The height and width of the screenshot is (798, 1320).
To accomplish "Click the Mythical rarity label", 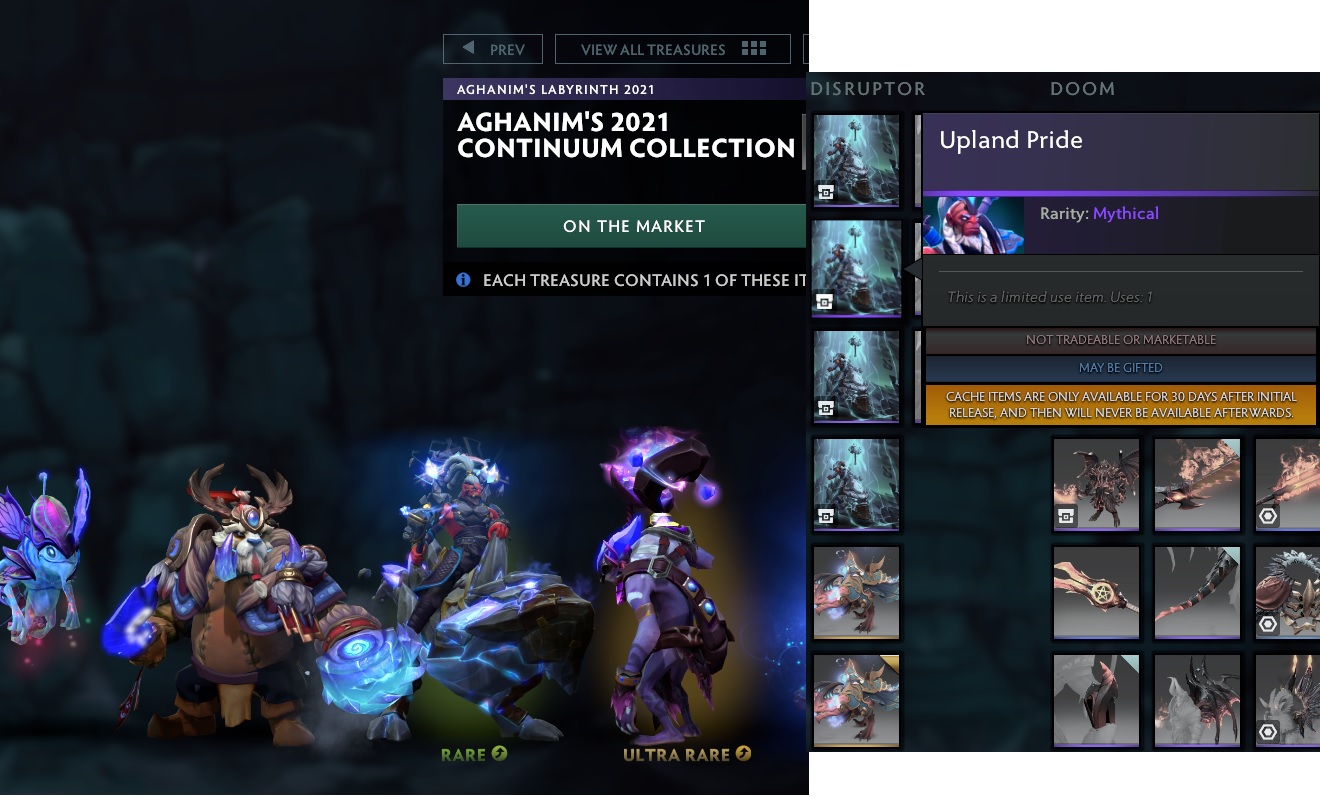I will (1128, 213).
